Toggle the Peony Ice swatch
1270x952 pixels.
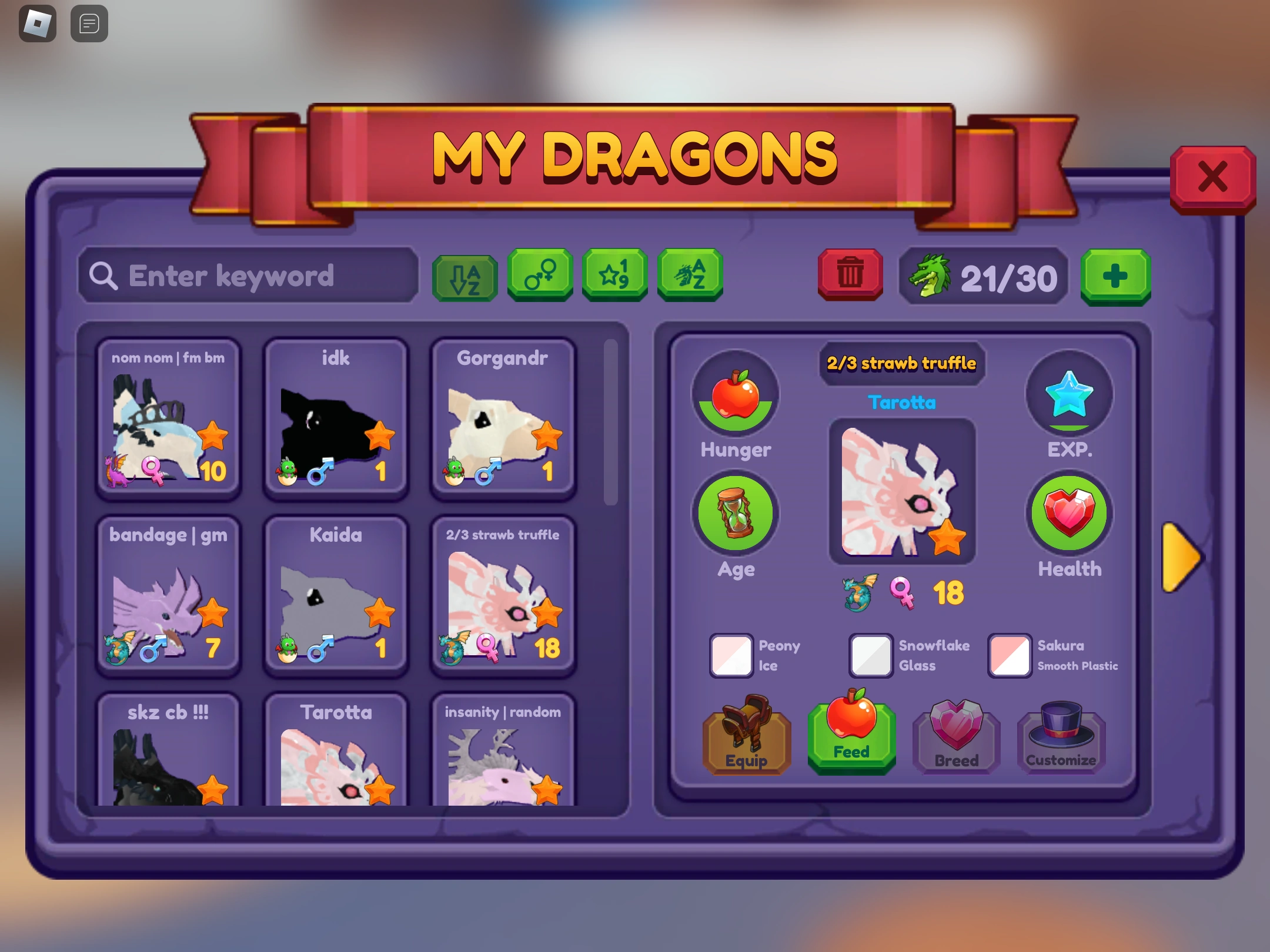click(731, 655)
